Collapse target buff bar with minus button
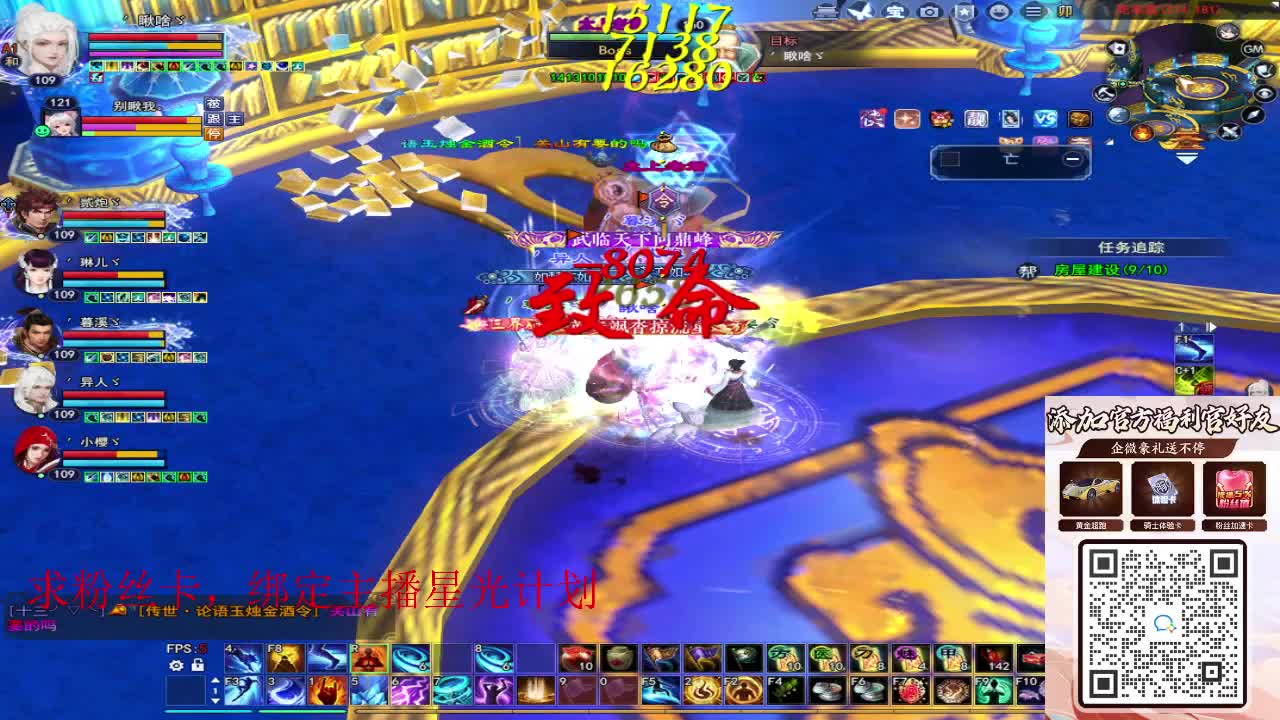The width and height of the screenshot is (1280, 720). (1075, 158)
